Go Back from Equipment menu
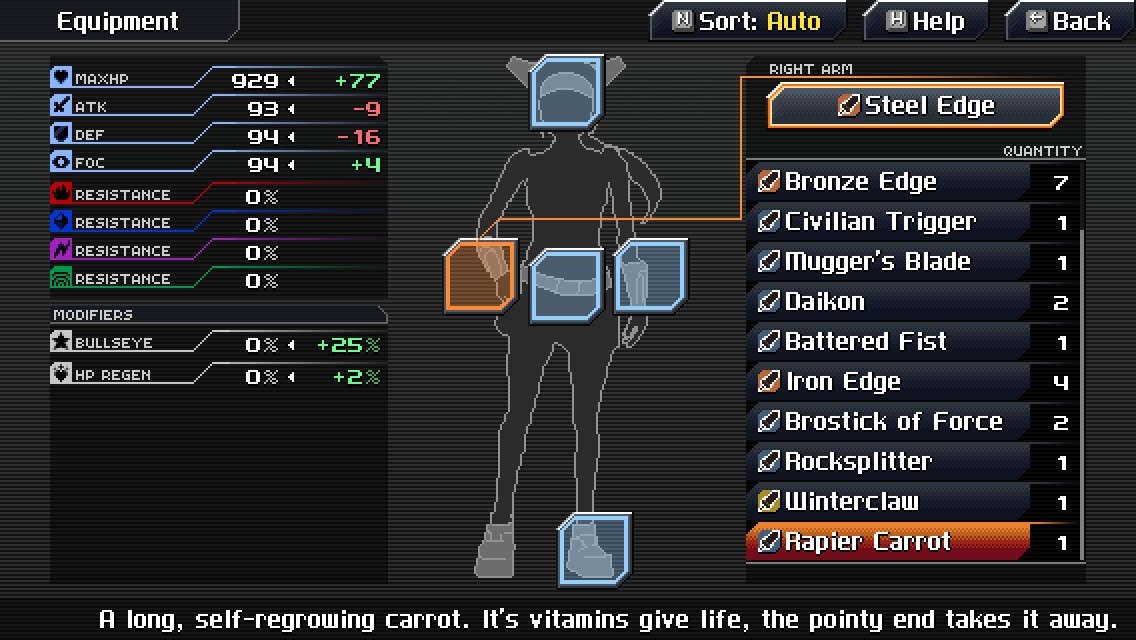The height and width of the screenshot is (640, 1136). (1069, 21)
